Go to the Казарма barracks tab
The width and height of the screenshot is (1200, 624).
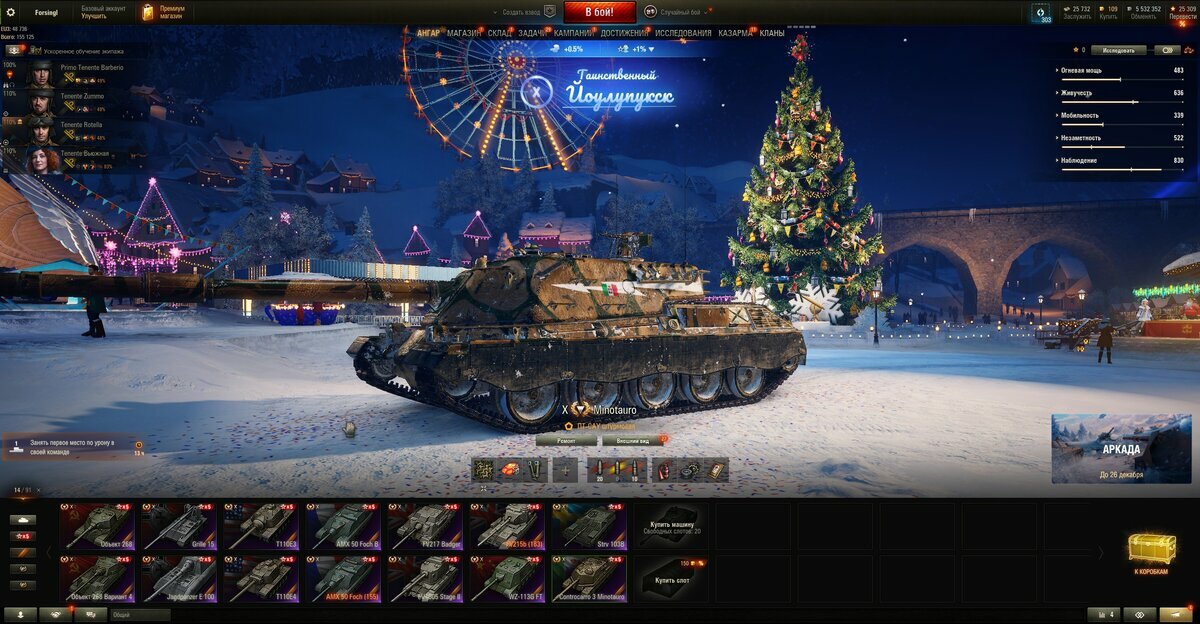(736, 33)
